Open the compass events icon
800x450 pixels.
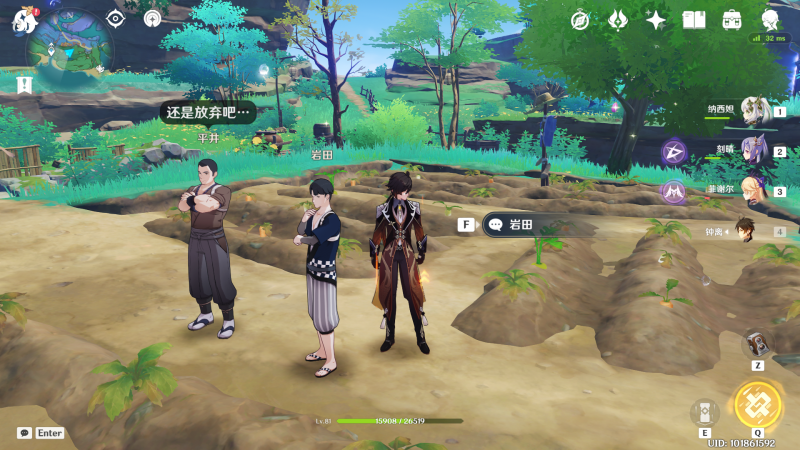pos(580,20)
